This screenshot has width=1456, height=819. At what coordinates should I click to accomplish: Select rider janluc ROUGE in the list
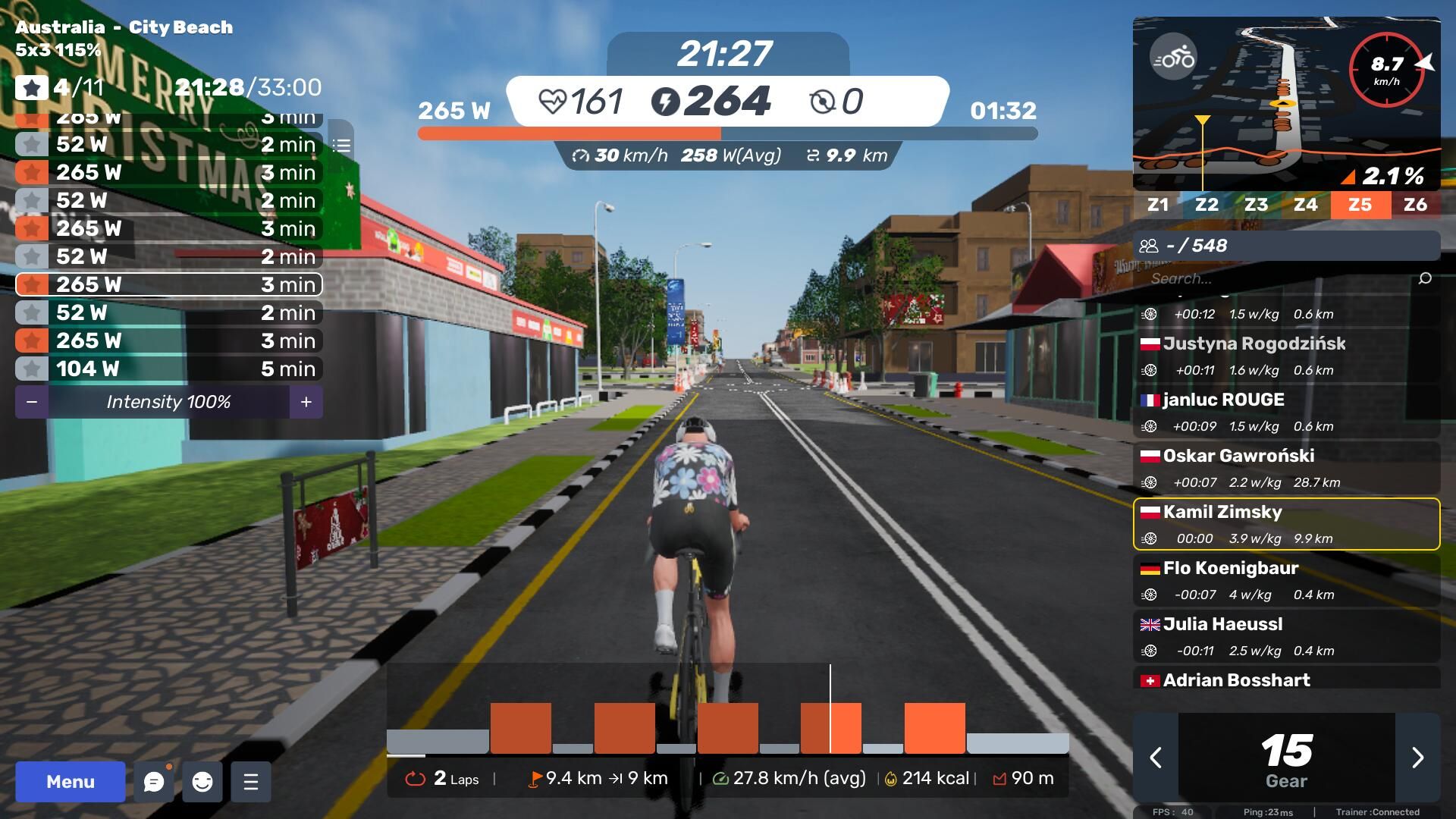click(x=1286, y=412)
